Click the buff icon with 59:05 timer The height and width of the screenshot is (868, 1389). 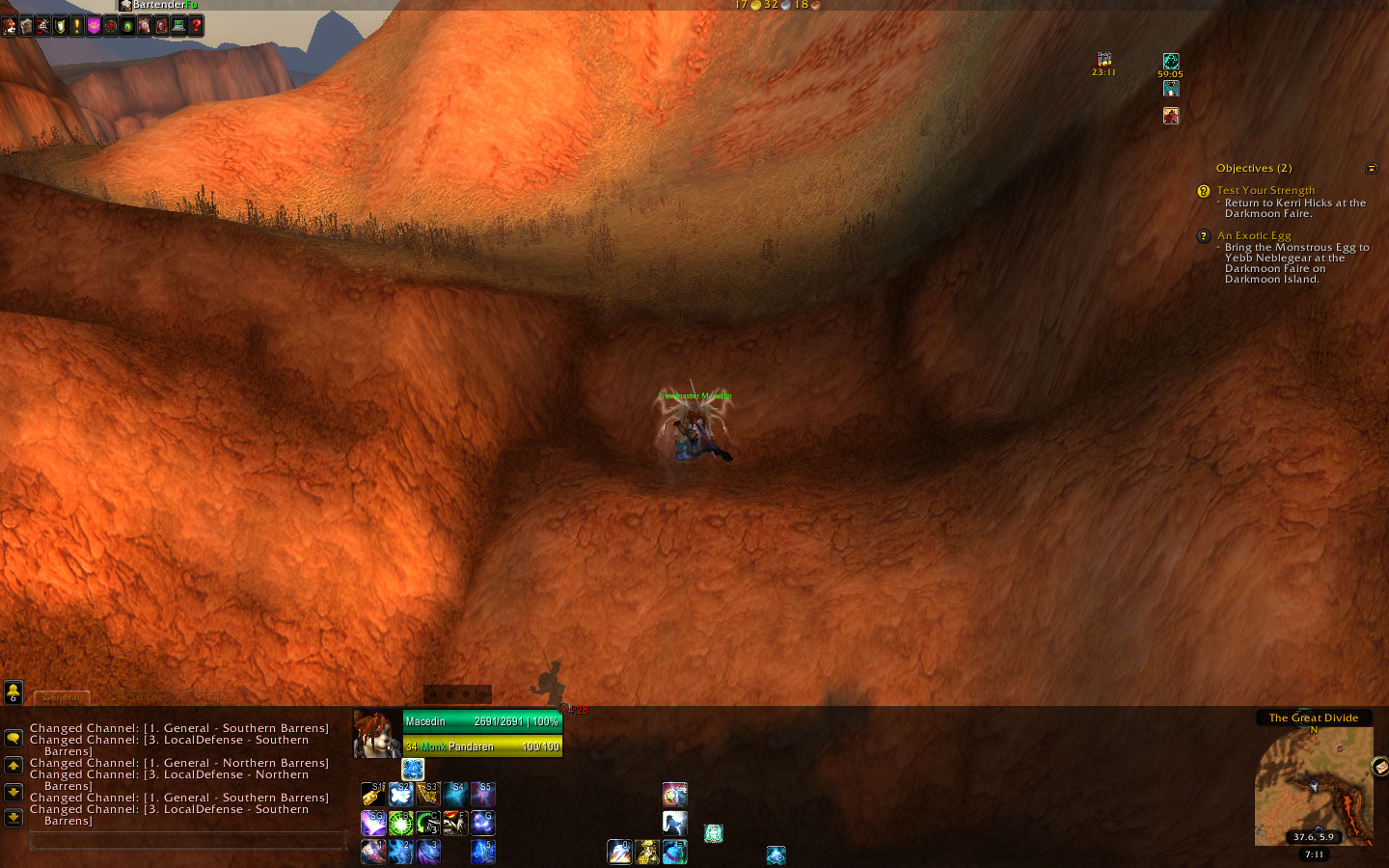point(1170,62)
